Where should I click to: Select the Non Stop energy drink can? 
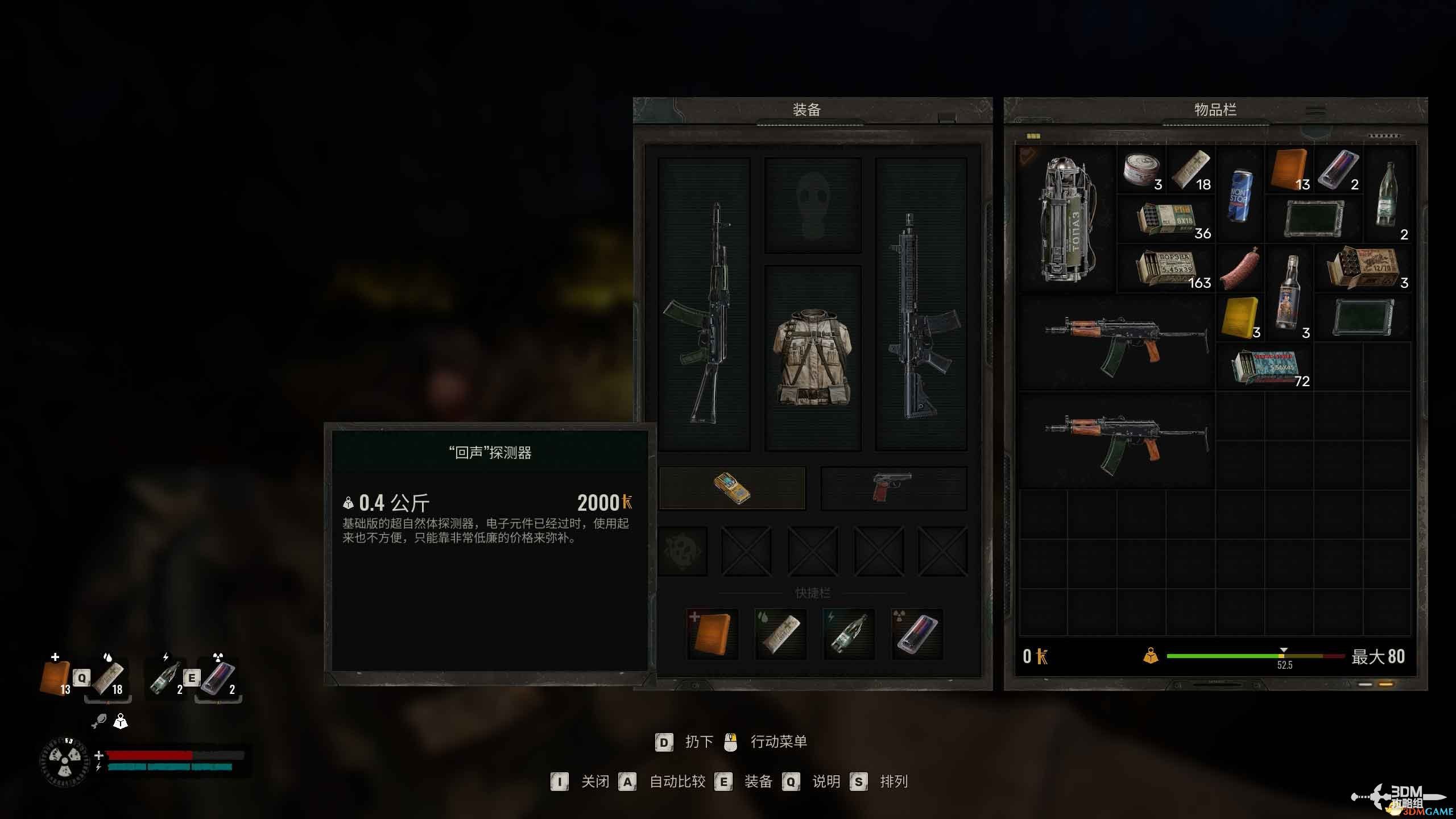(1240, 195)
